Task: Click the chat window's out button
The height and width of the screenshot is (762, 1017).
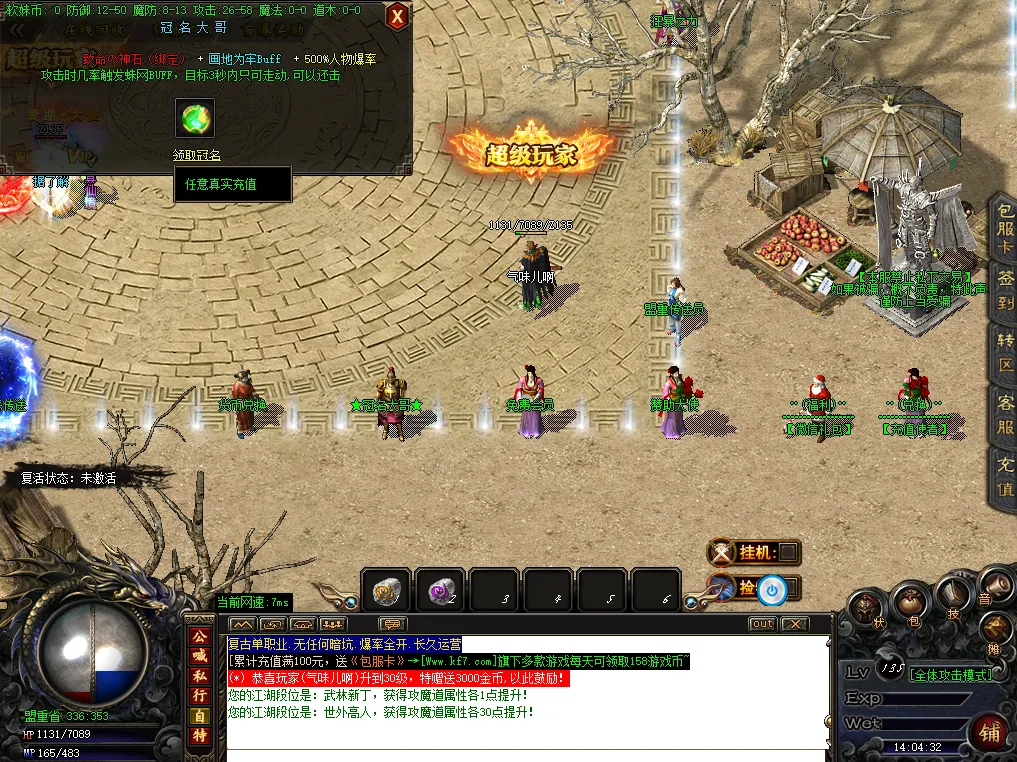Action: pyautogui.click(x=762, y=624)
